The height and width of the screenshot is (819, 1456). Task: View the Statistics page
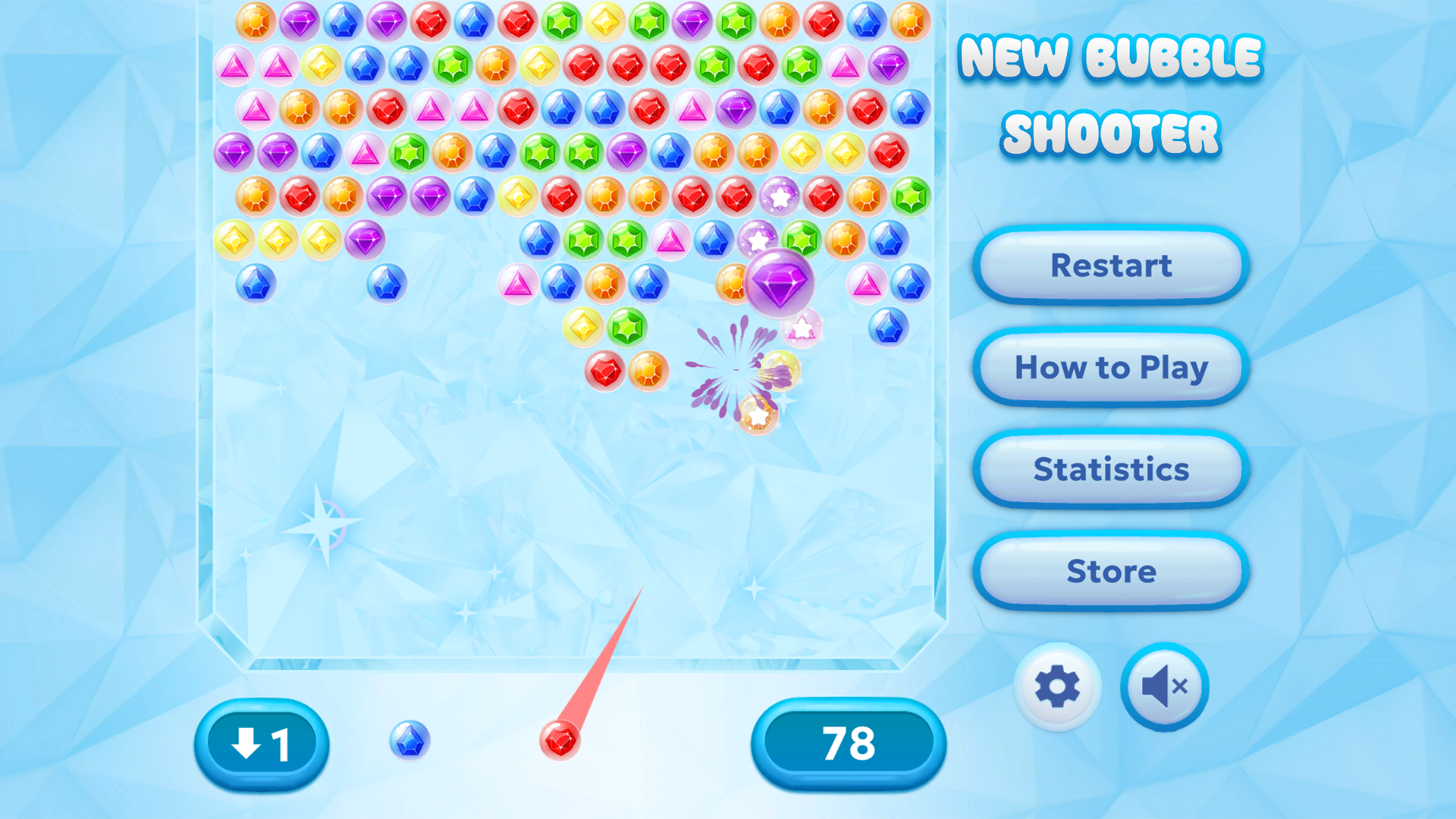[x=1109, y=469]
